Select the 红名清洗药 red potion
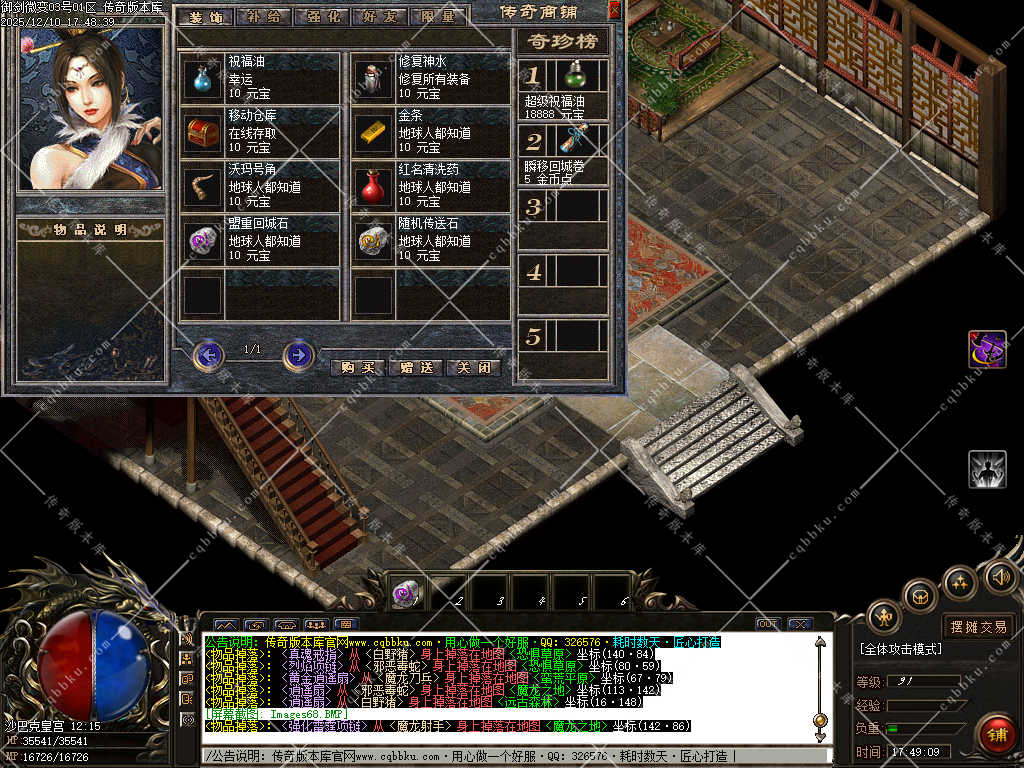Screen dimensions: 1024x768 tap(374, 186)
